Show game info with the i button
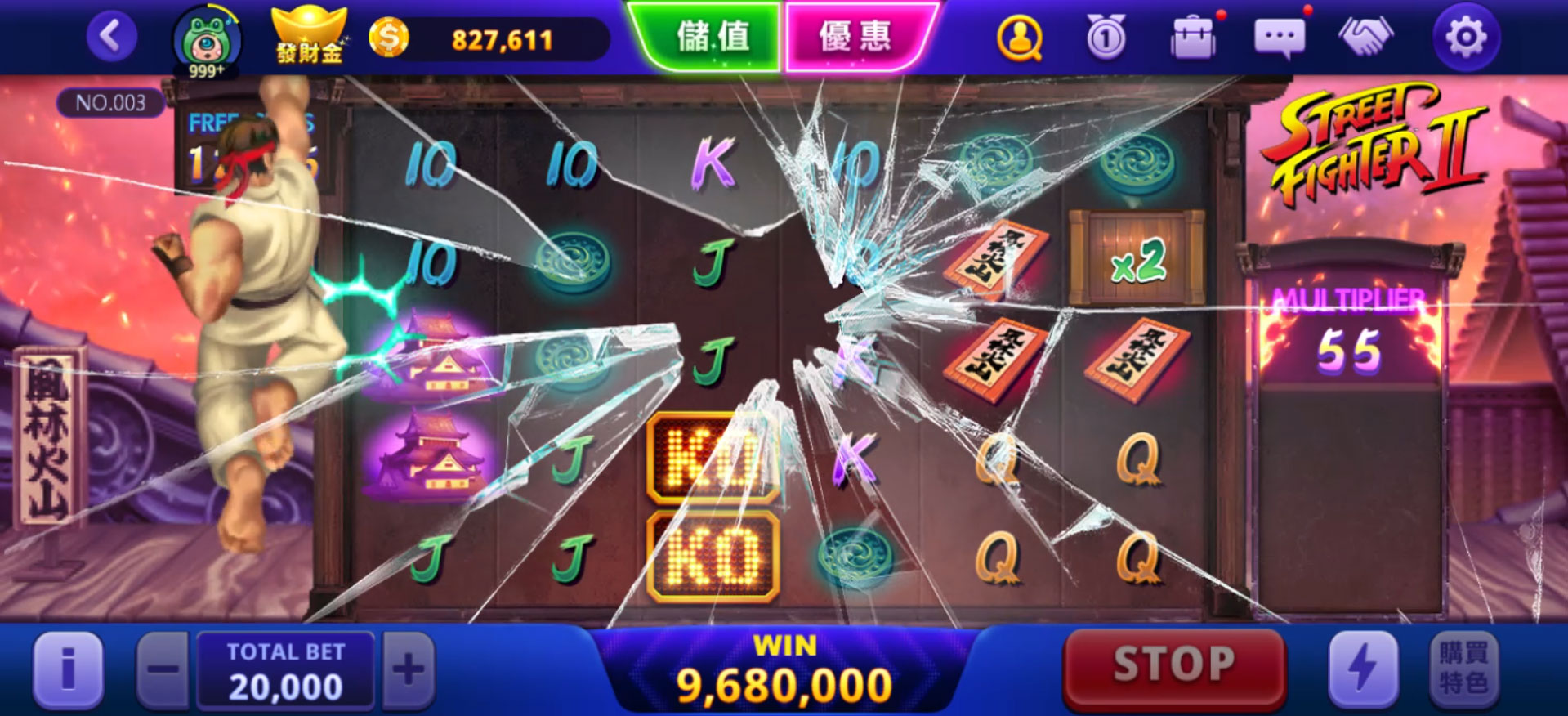The height and width of the screenshot is (716, 1568). 69,669
